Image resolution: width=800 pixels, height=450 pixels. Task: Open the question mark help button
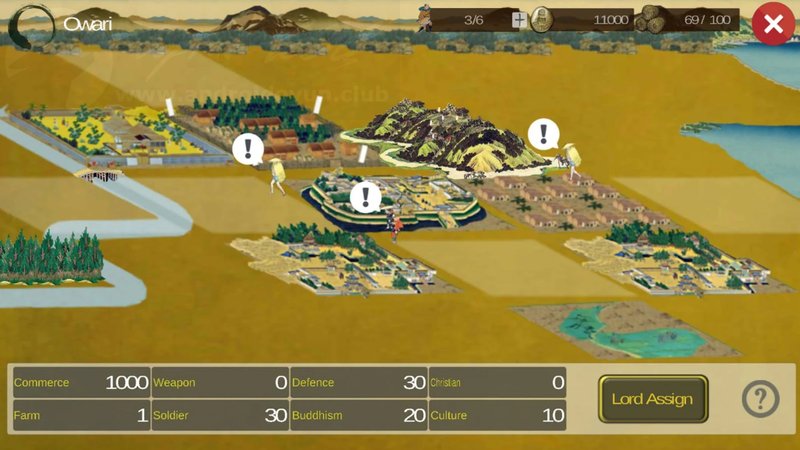point(760,399)
